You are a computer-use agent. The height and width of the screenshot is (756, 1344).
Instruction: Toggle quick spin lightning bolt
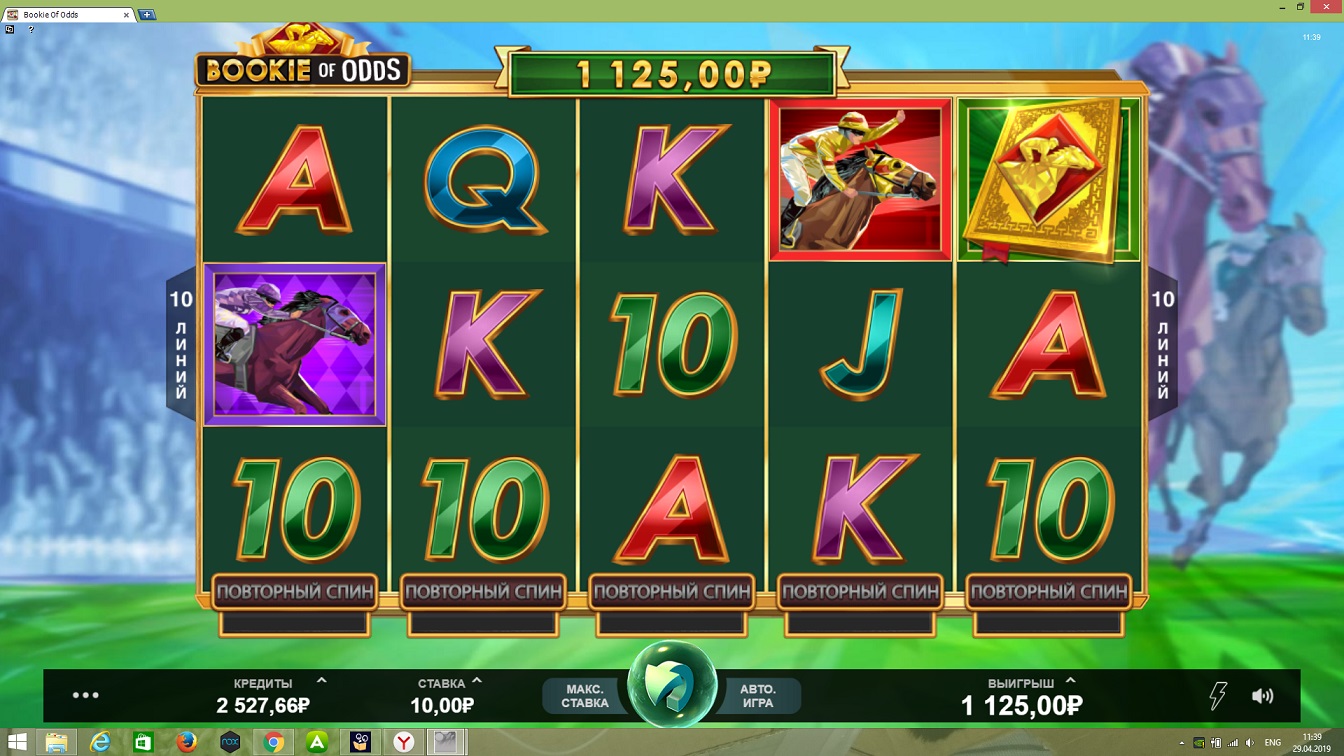tap(1217, 696)
